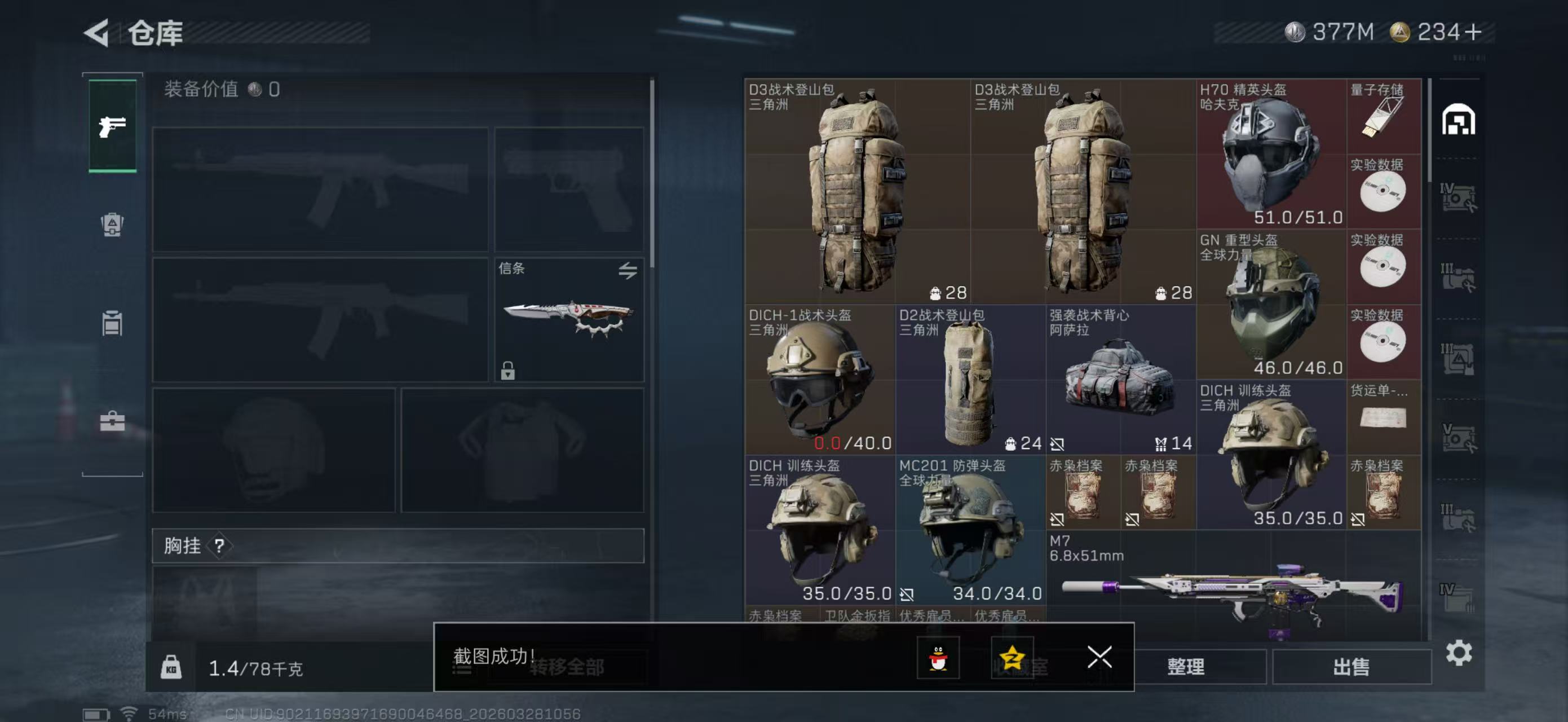Open the 出售 sell button
1568x722 pixels.
pyautogui.click(x=1351, y=667)
